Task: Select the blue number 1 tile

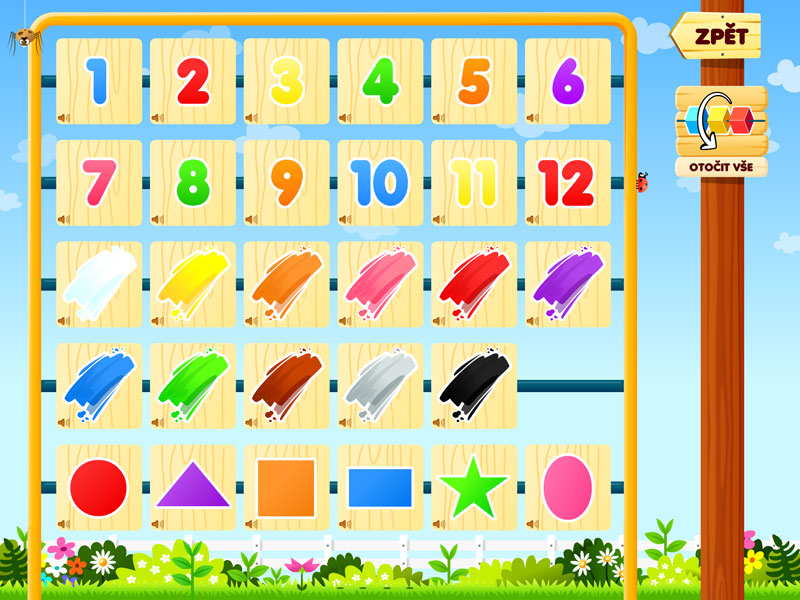Action: 98,82
